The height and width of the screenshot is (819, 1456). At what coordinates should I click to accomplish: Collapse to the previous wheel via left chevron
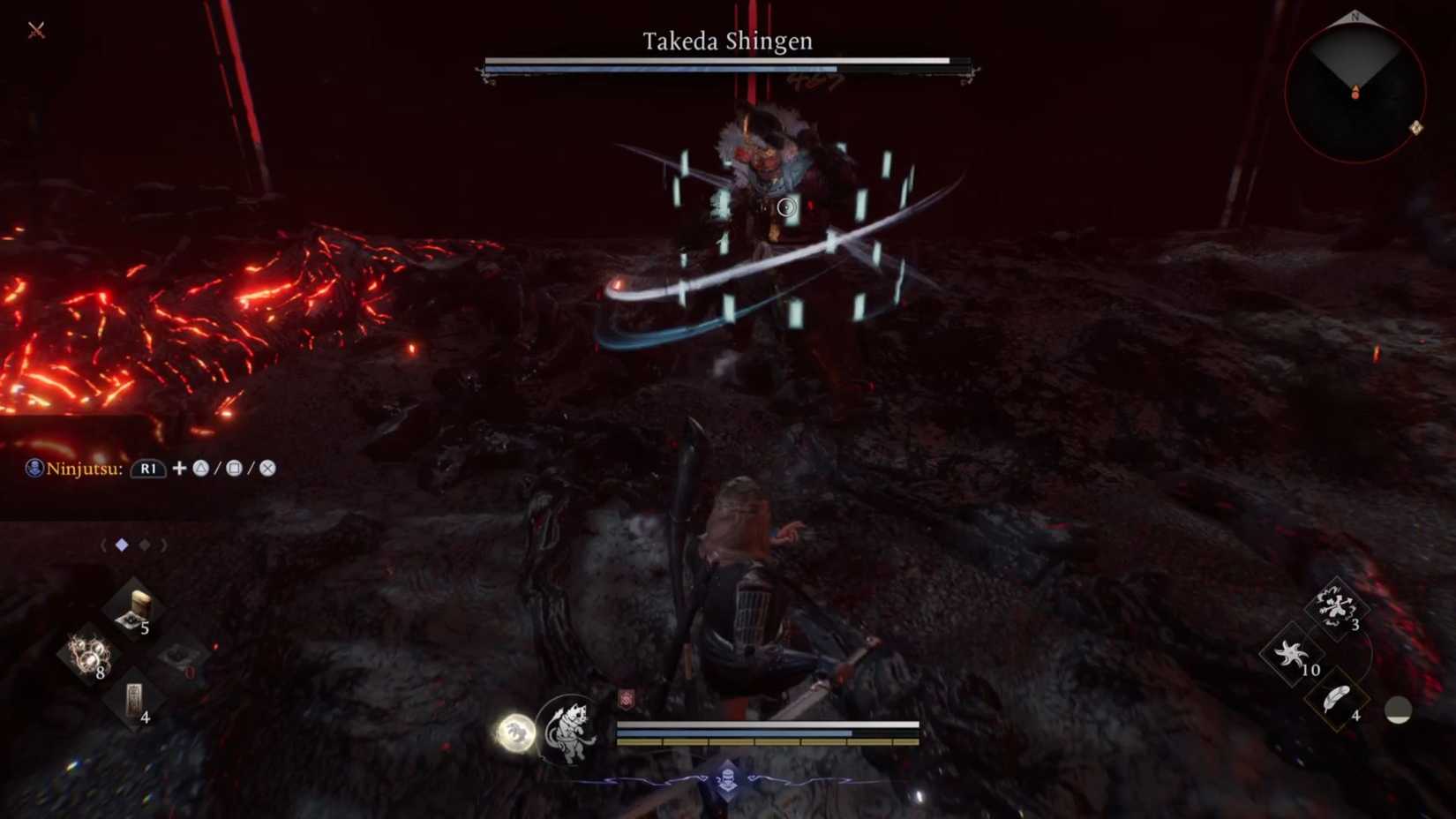(x=103, y=545)
